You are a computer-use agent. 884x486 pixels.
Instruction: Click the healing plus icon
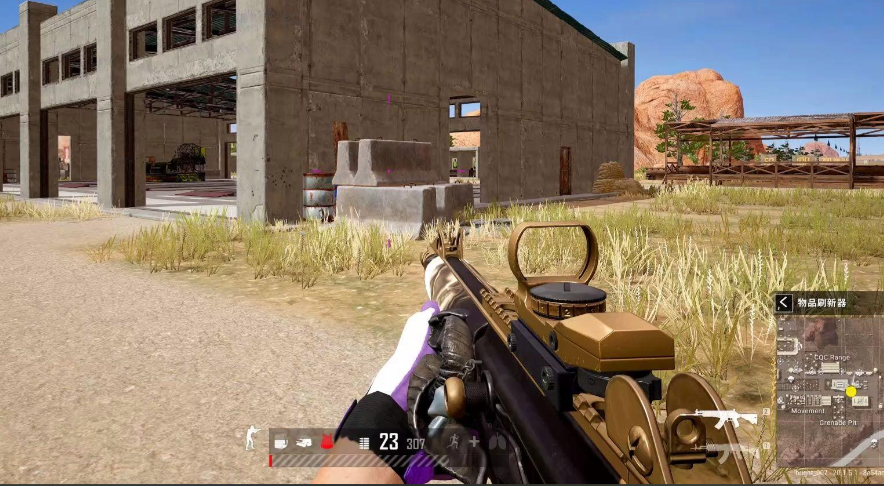[474, 441]
